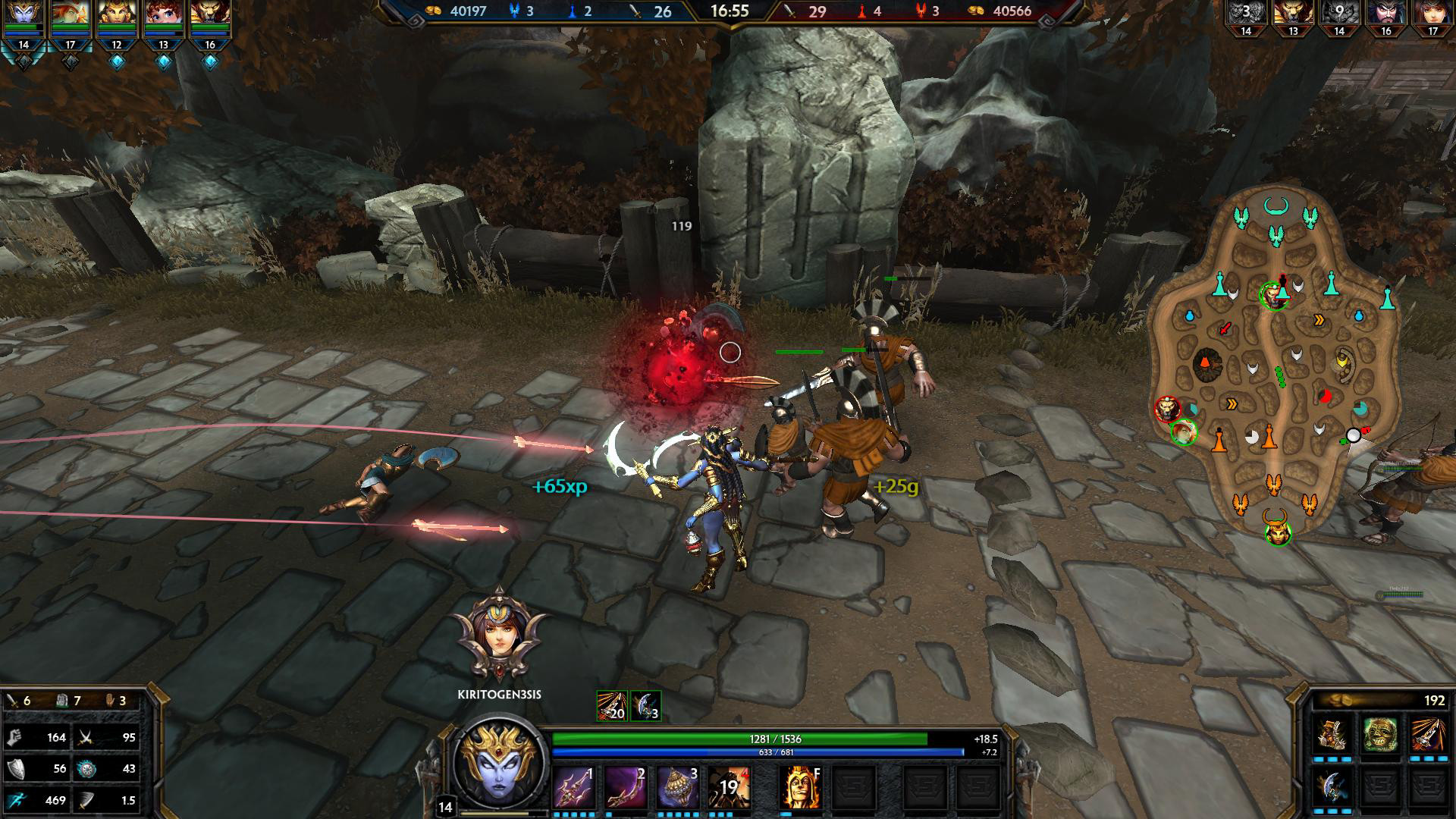The width and height of the screenshot is (1456, 819).
Task: Click the player god portrait by the health bar
Action: pyautogui.click(x=499, y=764)
